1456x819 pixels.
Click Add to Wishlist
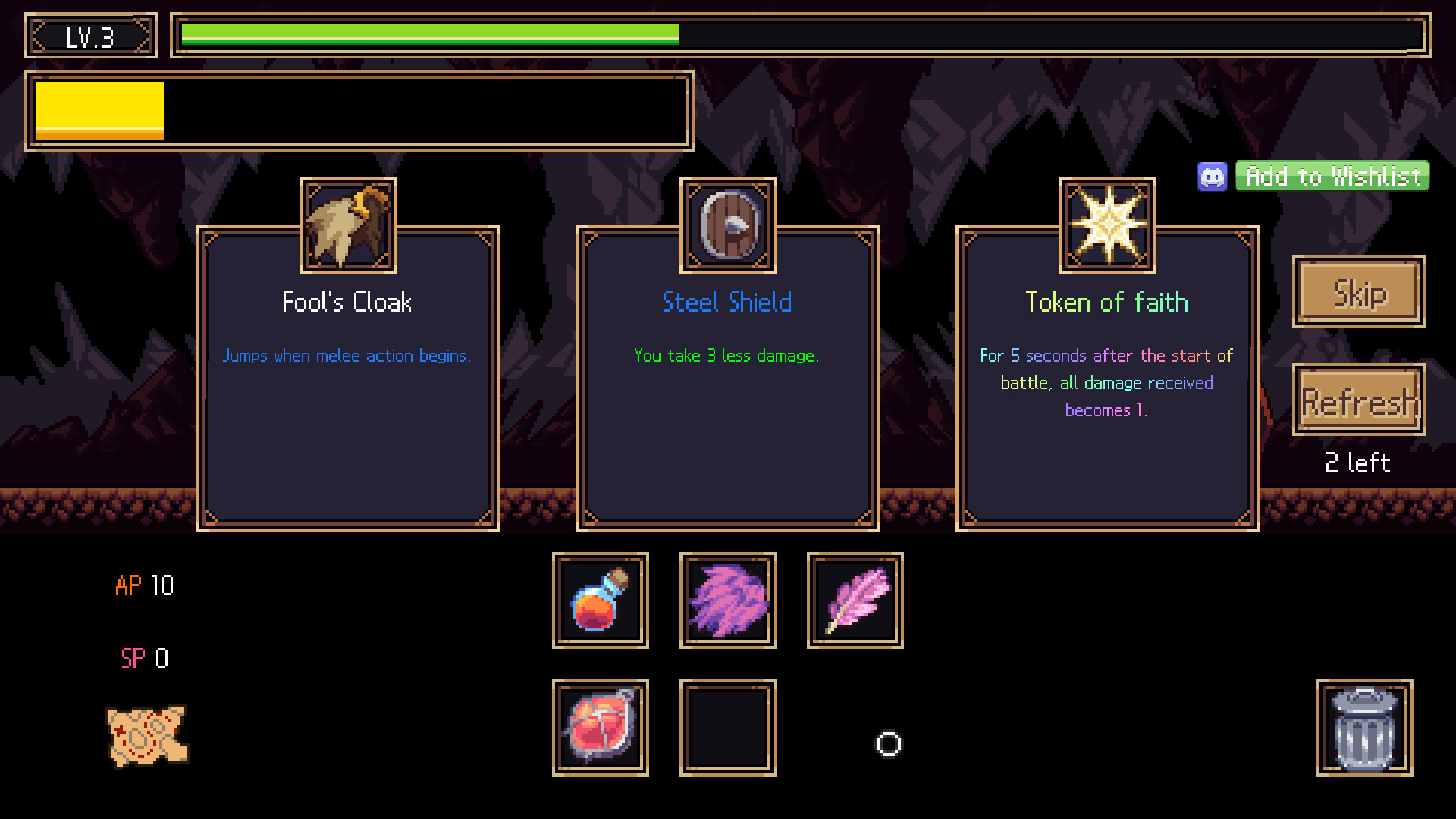point(1331,176)
